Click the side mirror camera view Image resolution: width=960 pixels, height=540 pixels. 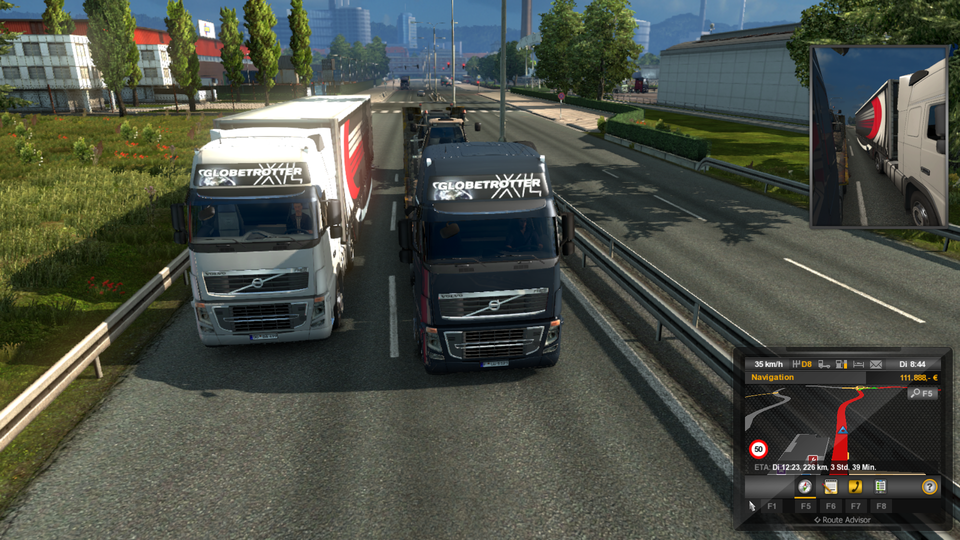pyautogui.click(x=879, y=136)
